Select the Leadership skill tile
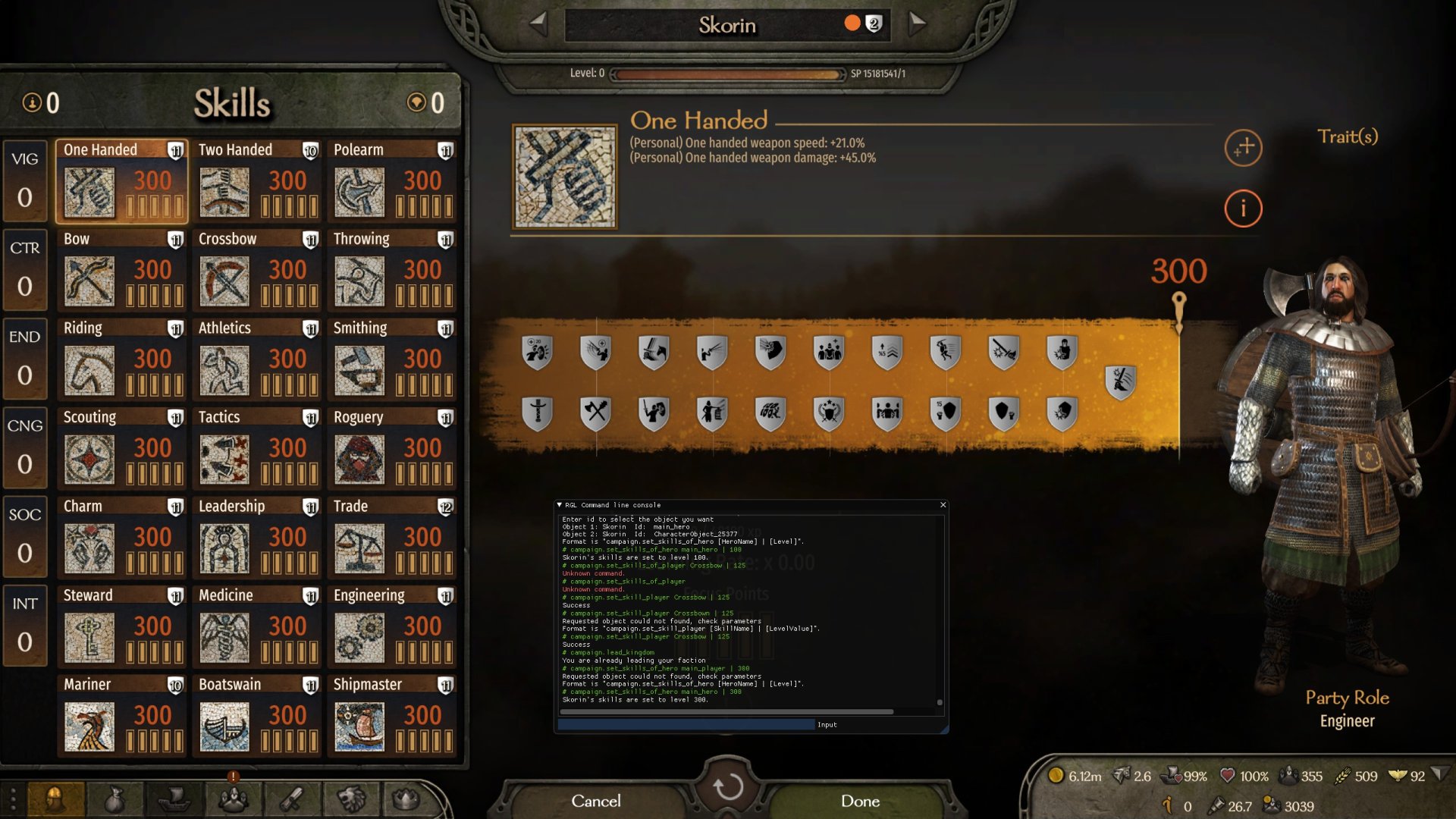This screenshot has width=1456, height=819. tap(257, 538)
